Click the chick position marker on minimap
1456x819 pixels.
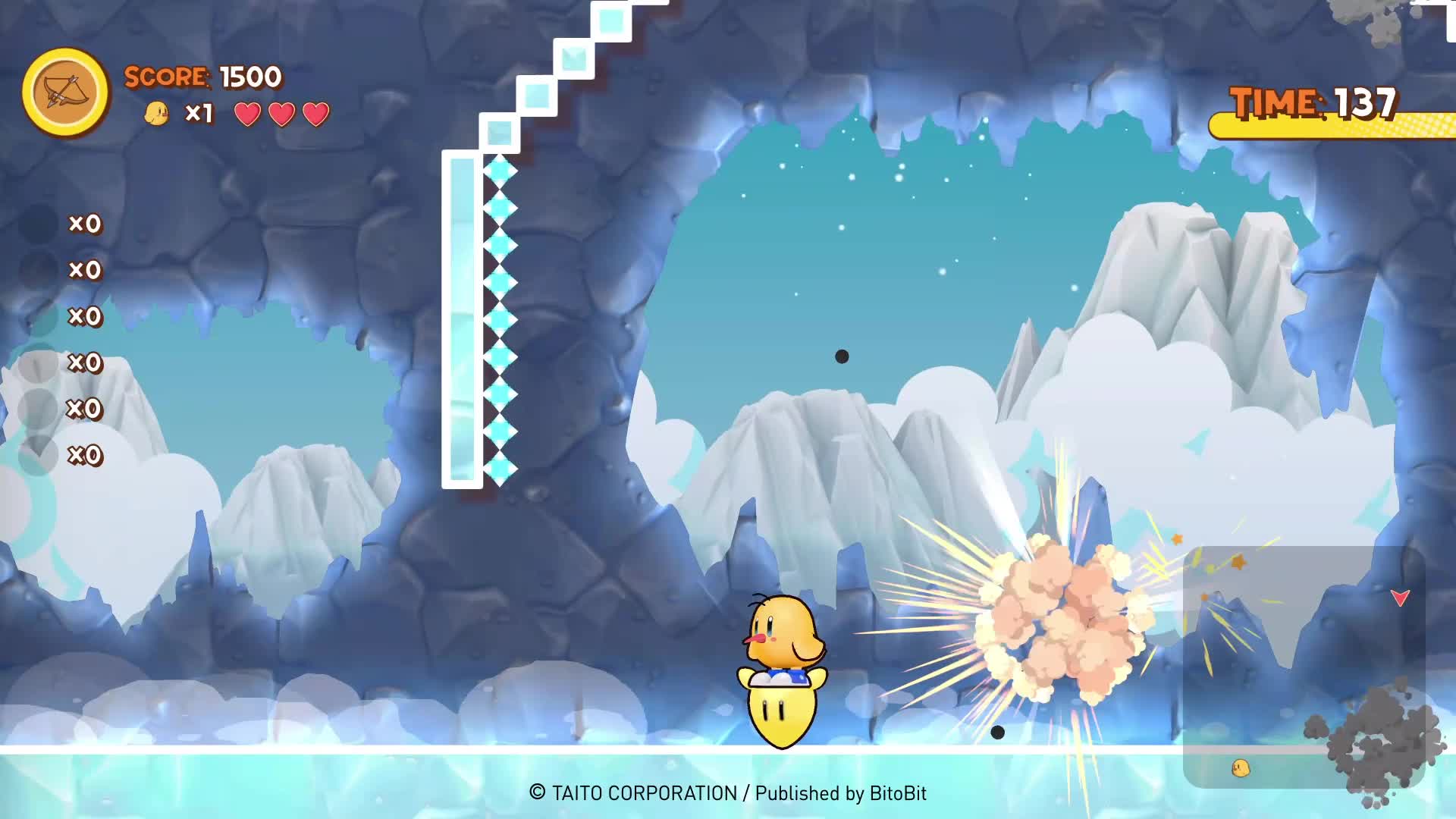[x=1241, y=768]
